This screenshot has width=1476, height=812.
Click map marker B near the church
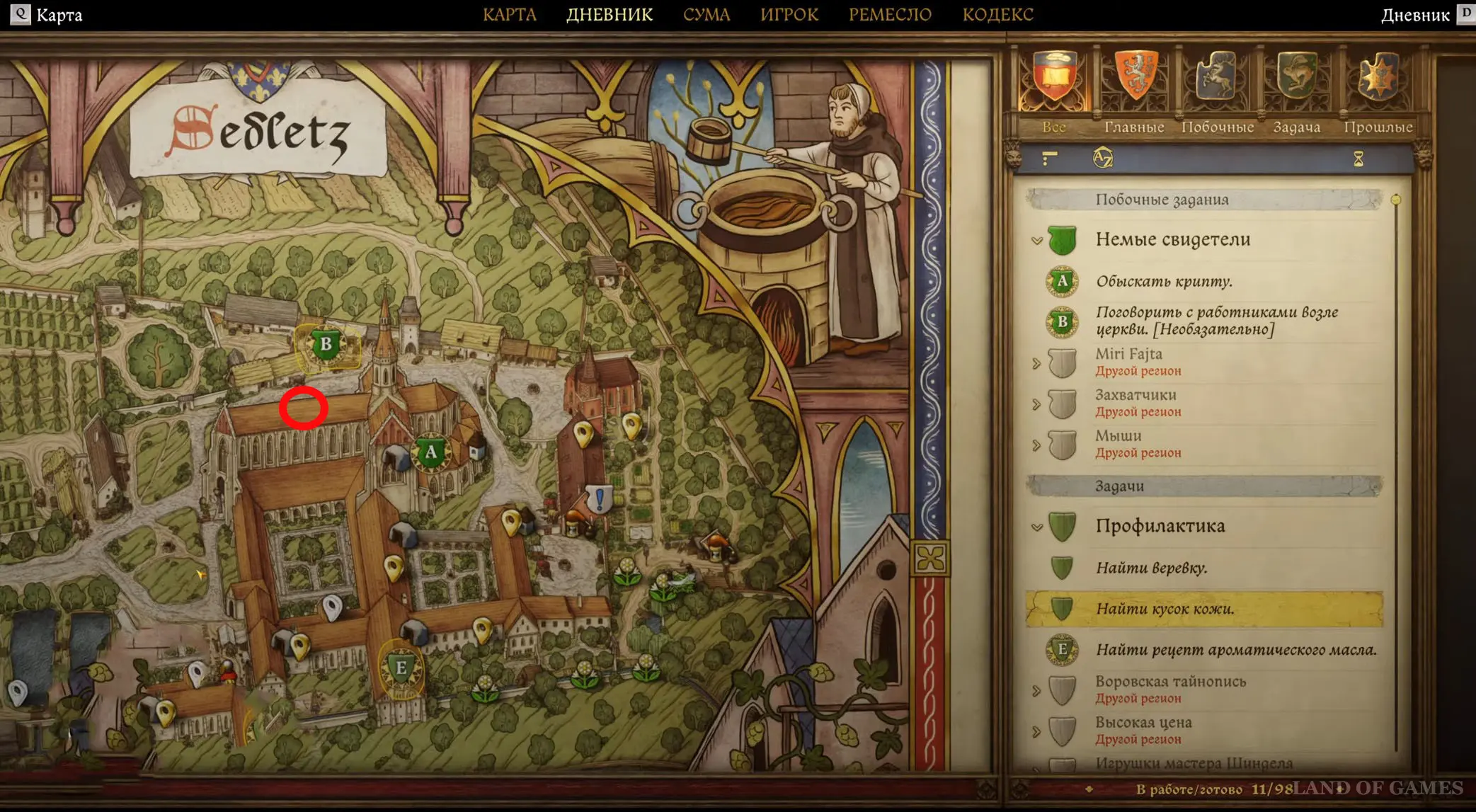click(326, 345)
